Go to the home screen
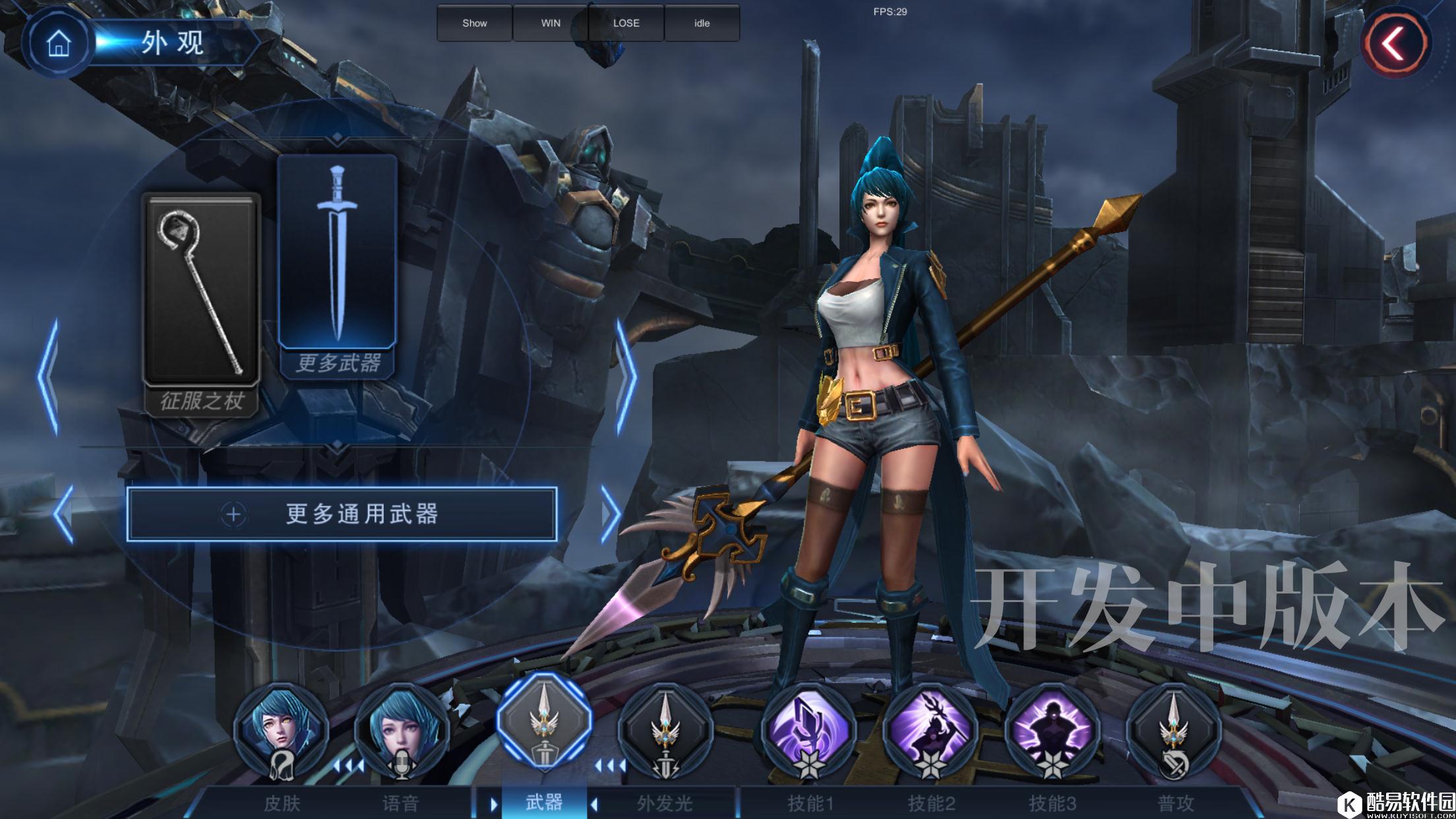Image resolution: width=1456 pixels, height=819 pixels. (58, 44)
